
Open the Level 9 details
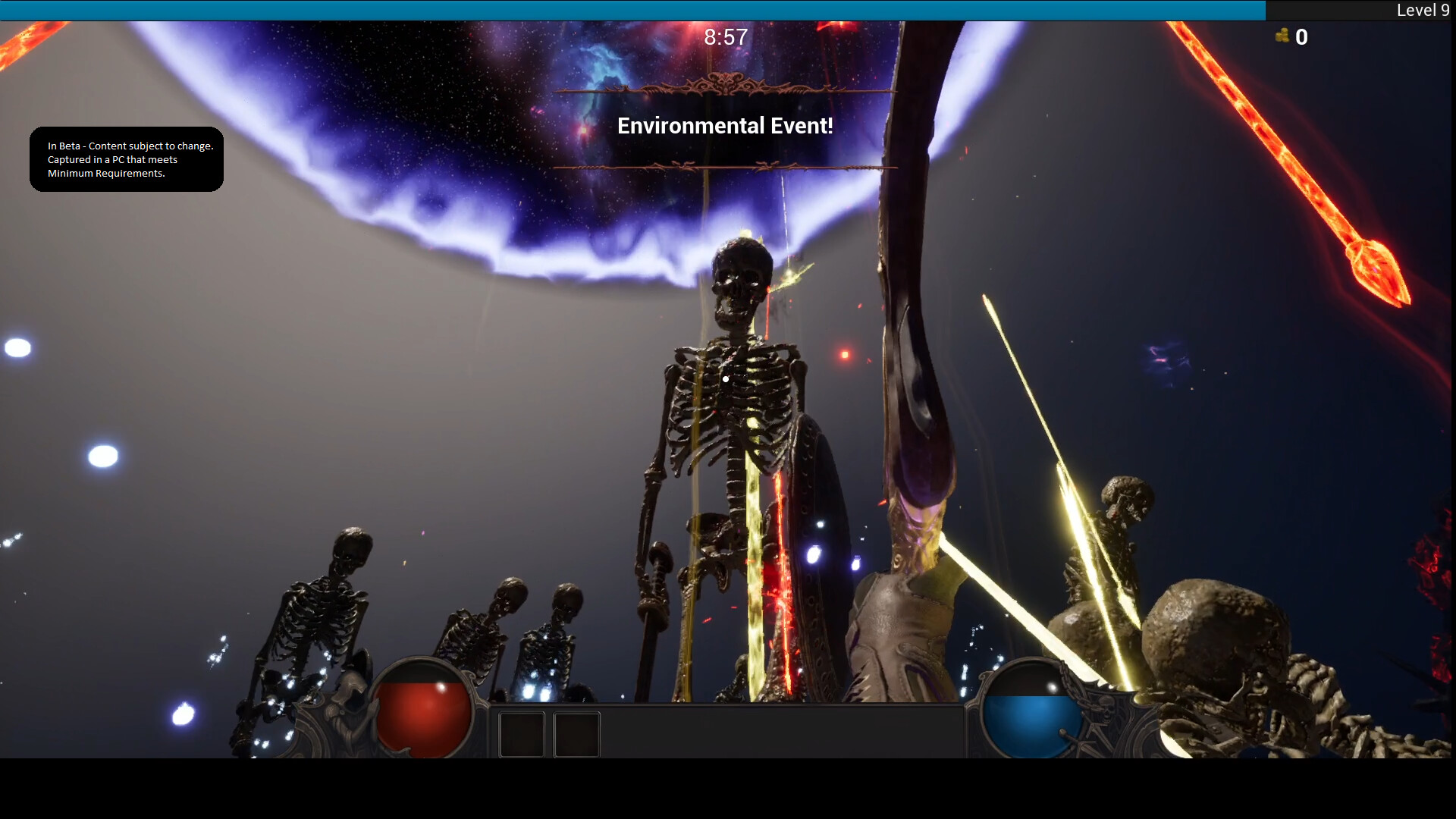point(1422,11)
